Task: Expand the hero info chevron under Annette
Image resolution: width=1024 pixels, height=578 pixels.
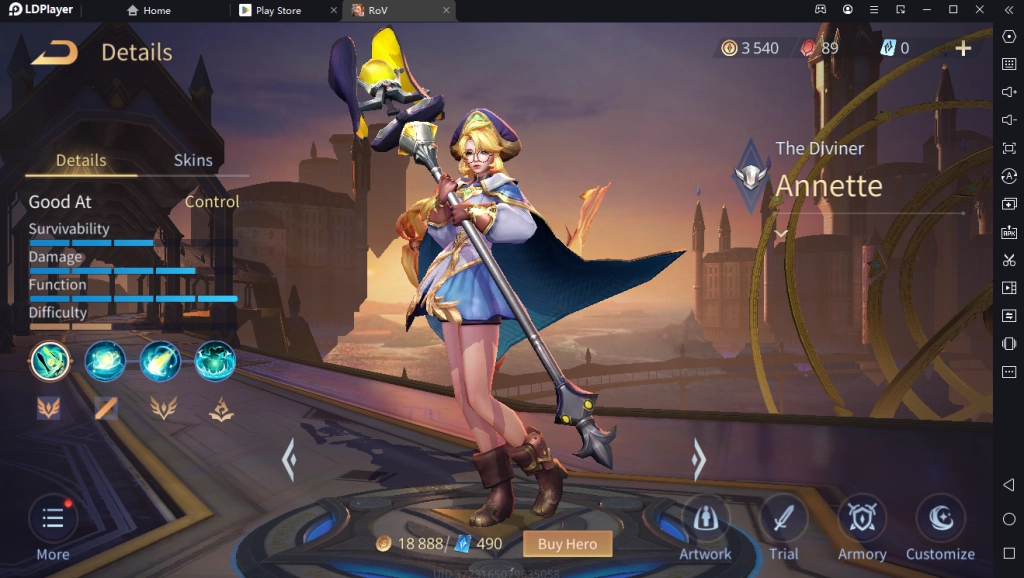Action: tap(782, 233)
